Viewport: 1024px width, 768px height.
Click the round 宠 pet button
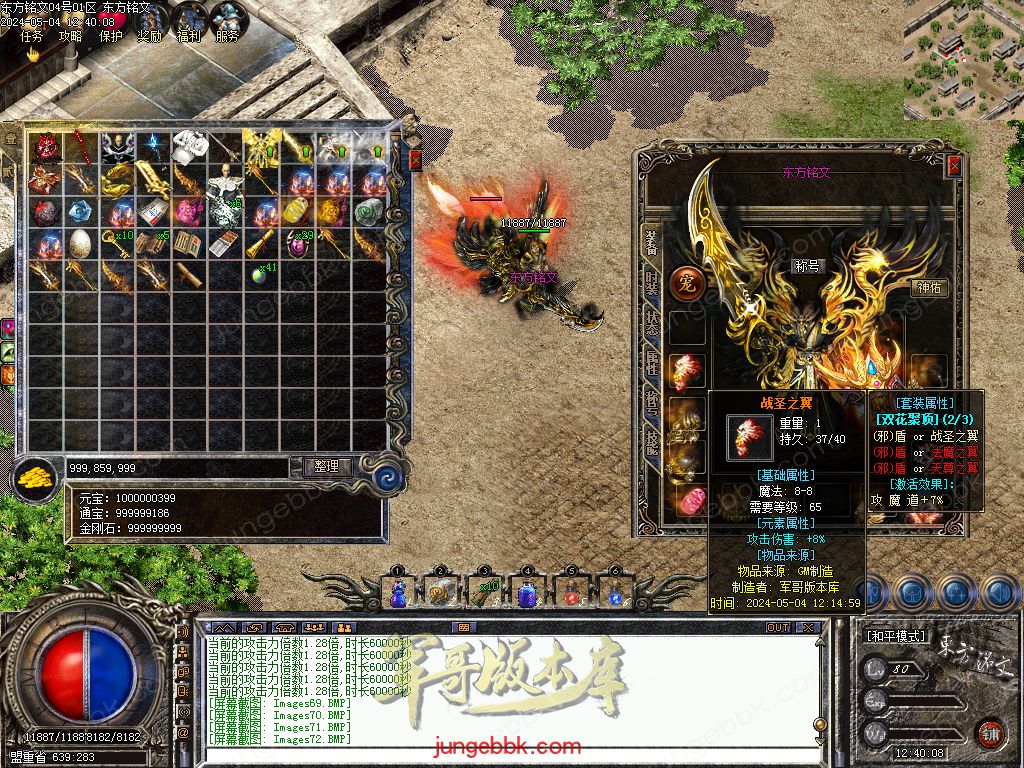point(687,283)
